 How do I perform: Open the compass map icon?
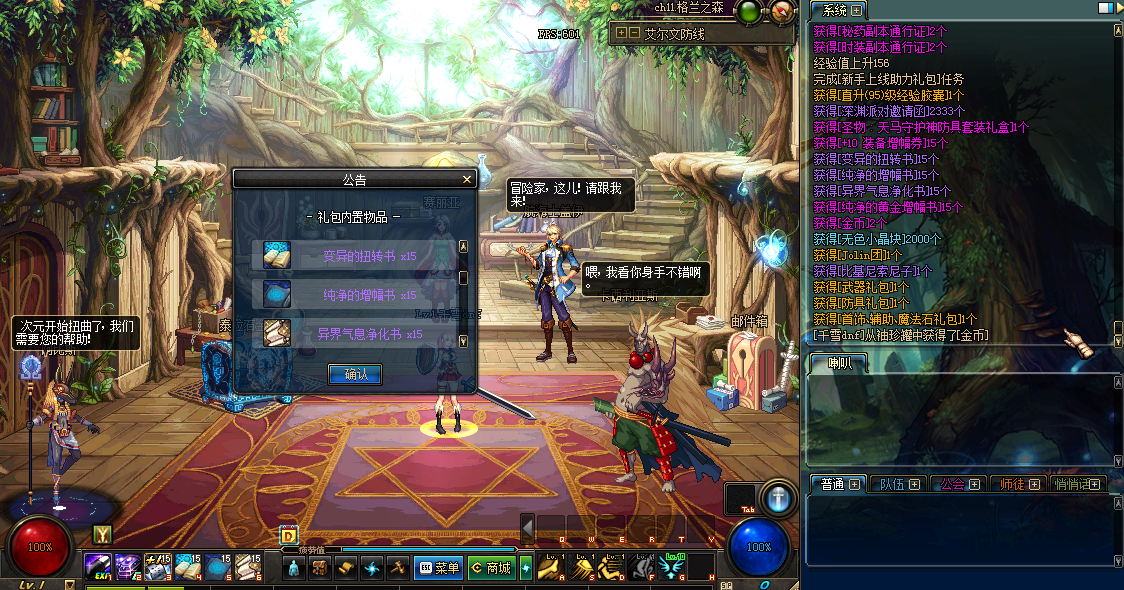(782, 12)
